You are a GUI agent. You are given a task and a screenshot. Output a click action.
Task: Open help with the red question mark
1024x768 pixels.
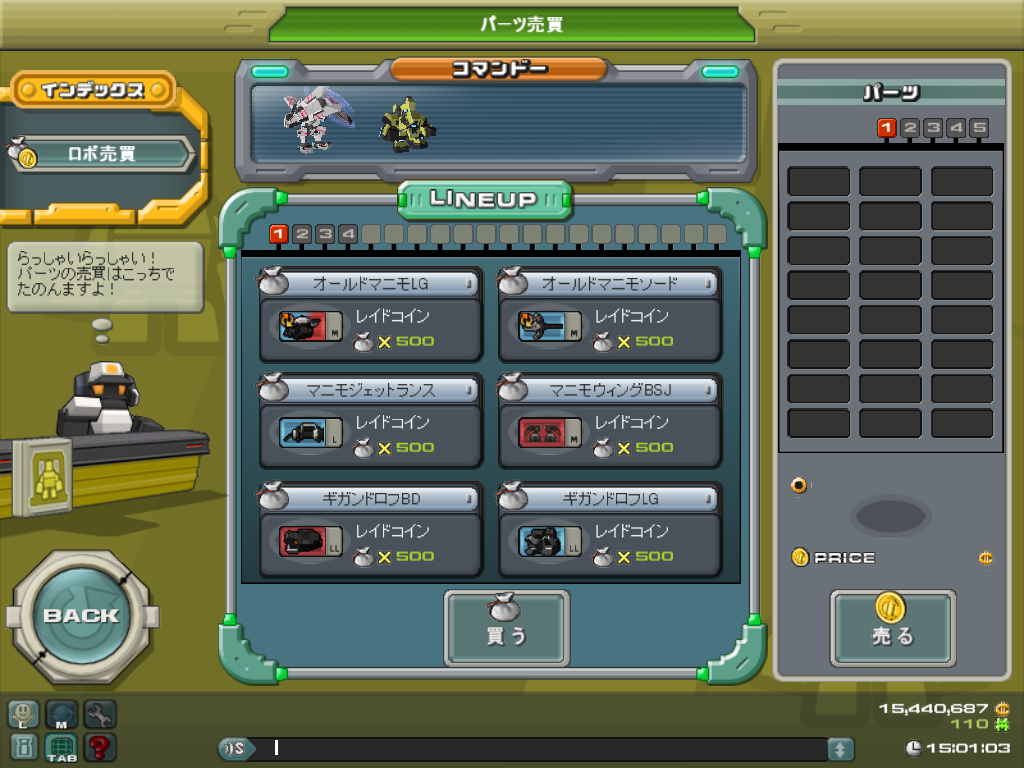[x=100, y=746]
